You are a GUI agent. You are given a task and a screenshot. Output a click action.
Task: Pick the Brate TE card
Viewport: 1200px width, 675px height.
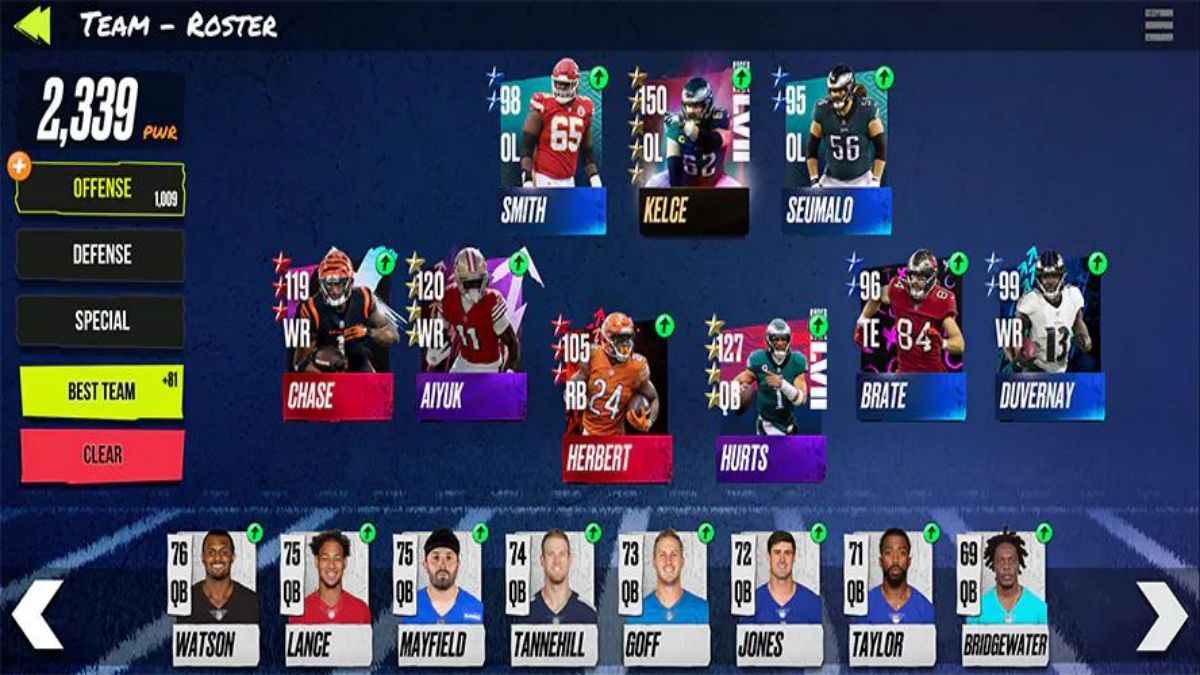pyautogui.click(x=911, y=335)
